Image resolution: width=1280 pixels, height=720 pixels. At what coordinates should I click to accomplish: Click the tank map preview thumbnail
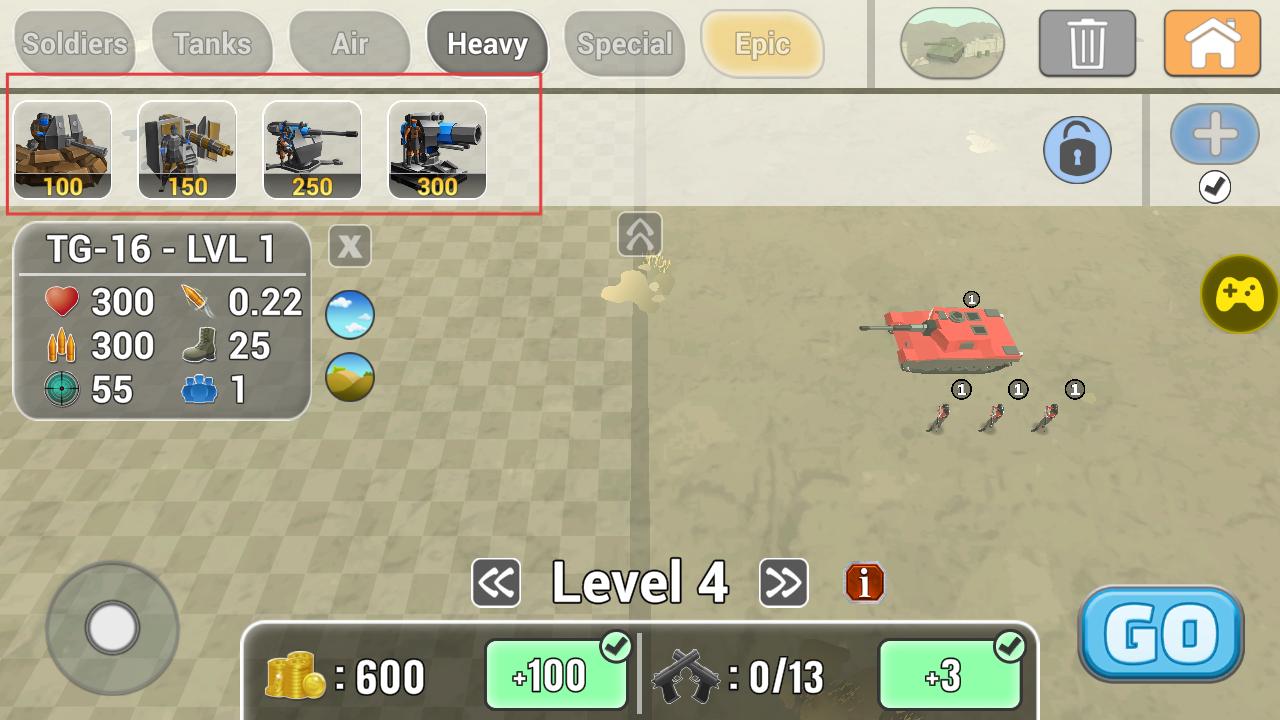(952, 43)
